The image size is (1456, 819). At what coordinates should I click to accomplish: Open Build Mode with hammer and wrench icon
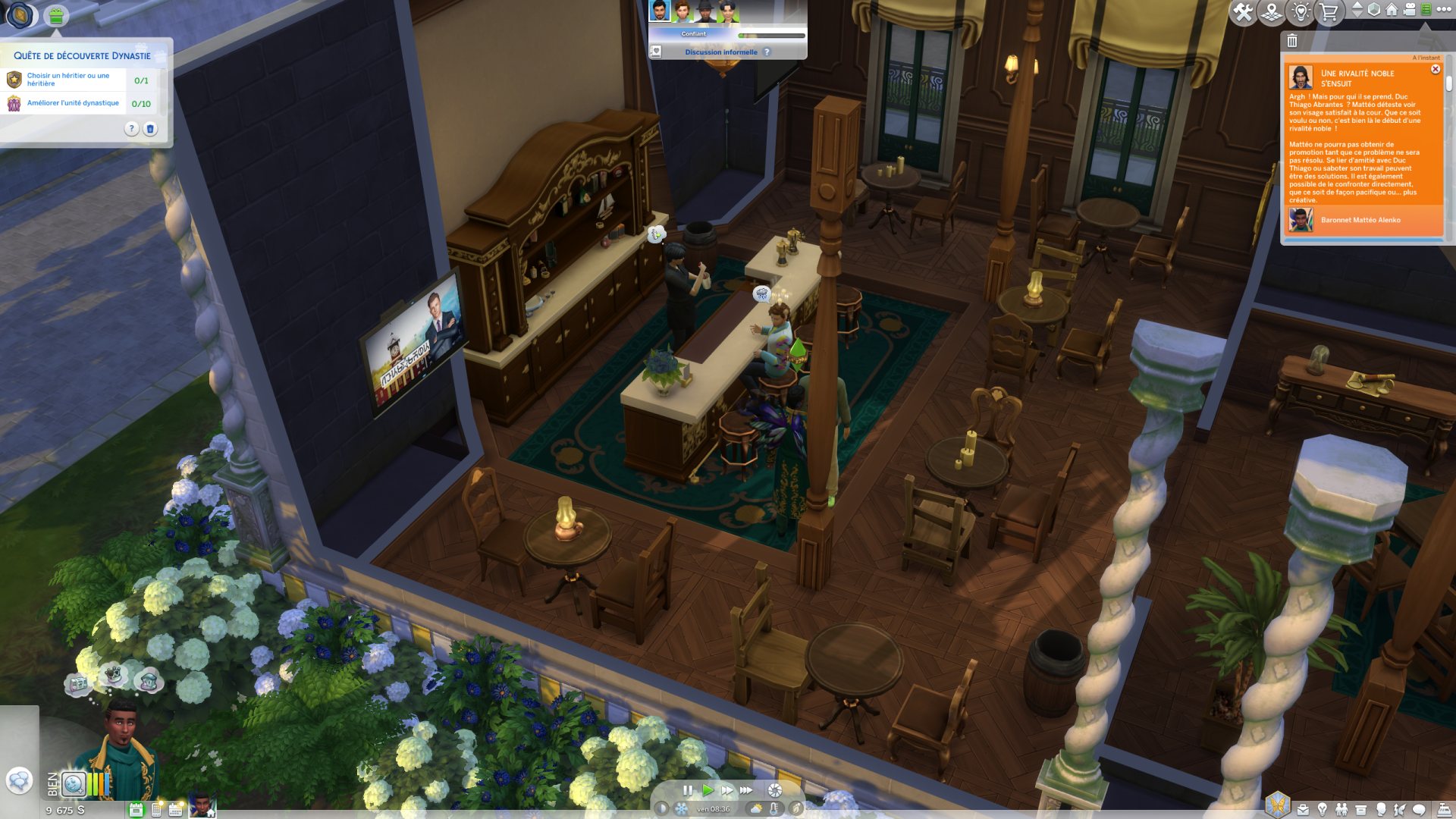point(1243,12)
